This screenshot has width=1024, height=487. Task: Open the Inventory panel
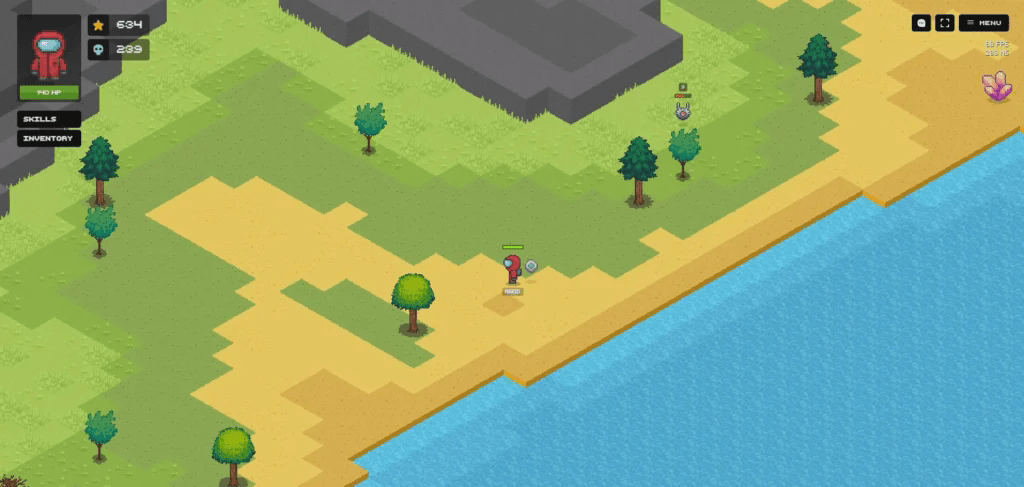[48, 138]
